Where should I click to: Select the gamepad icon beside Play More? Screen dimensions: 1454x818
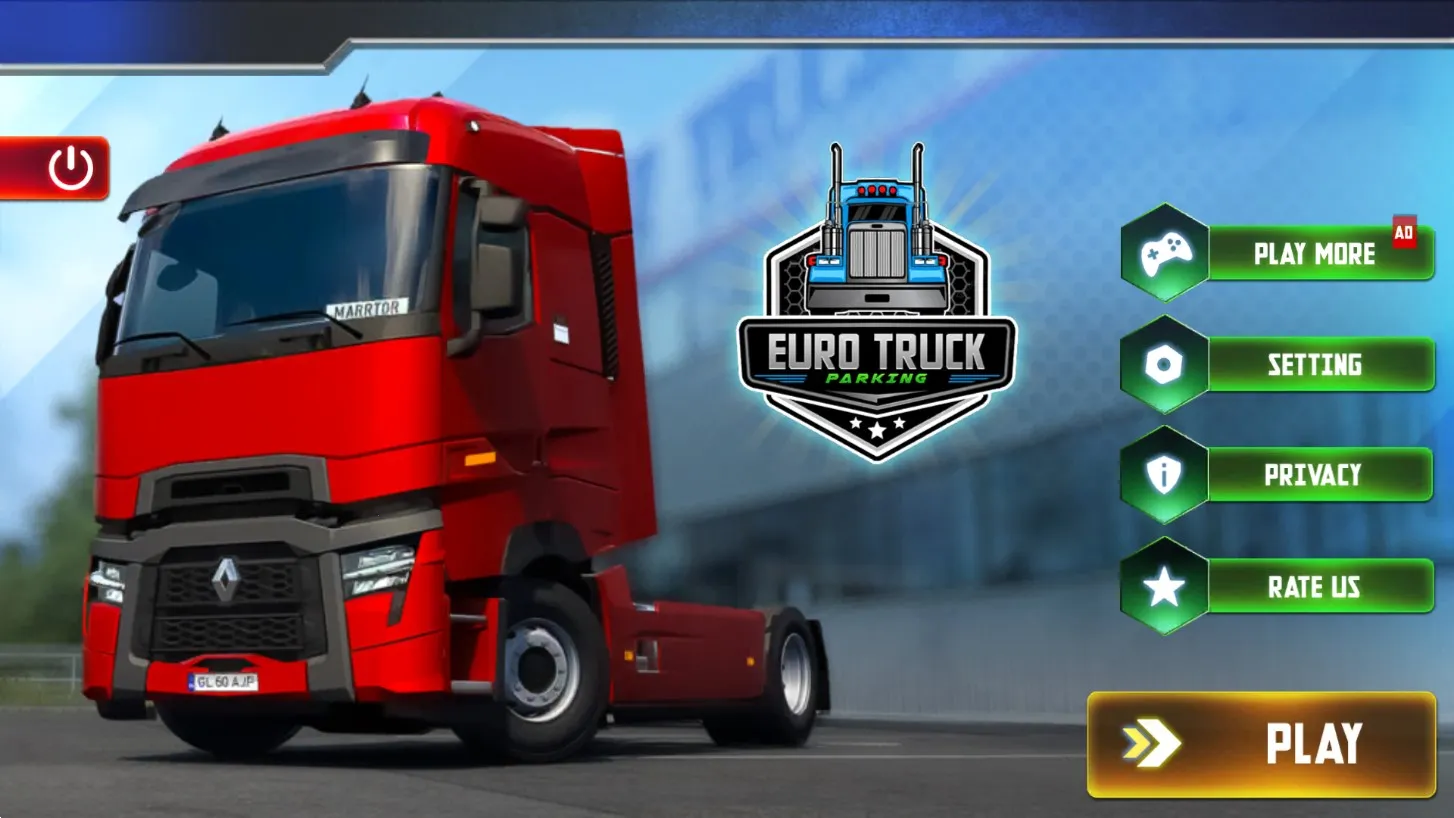(1163, 253)
